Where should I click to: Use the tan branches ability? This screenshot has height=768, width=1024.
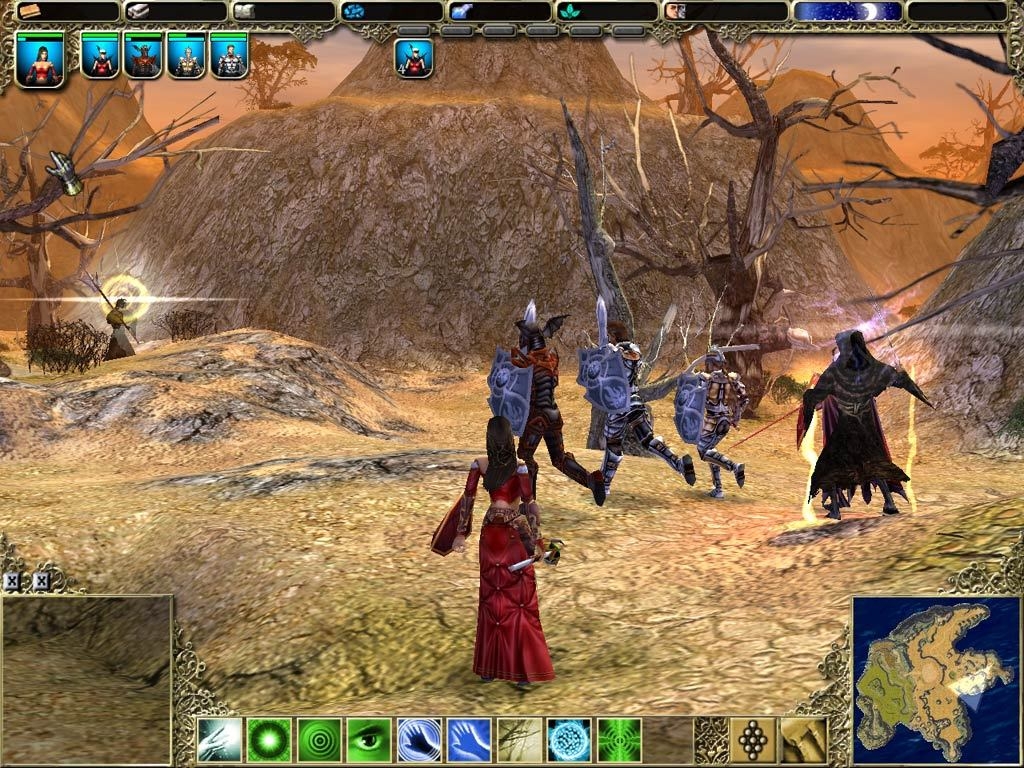[519, 740]
